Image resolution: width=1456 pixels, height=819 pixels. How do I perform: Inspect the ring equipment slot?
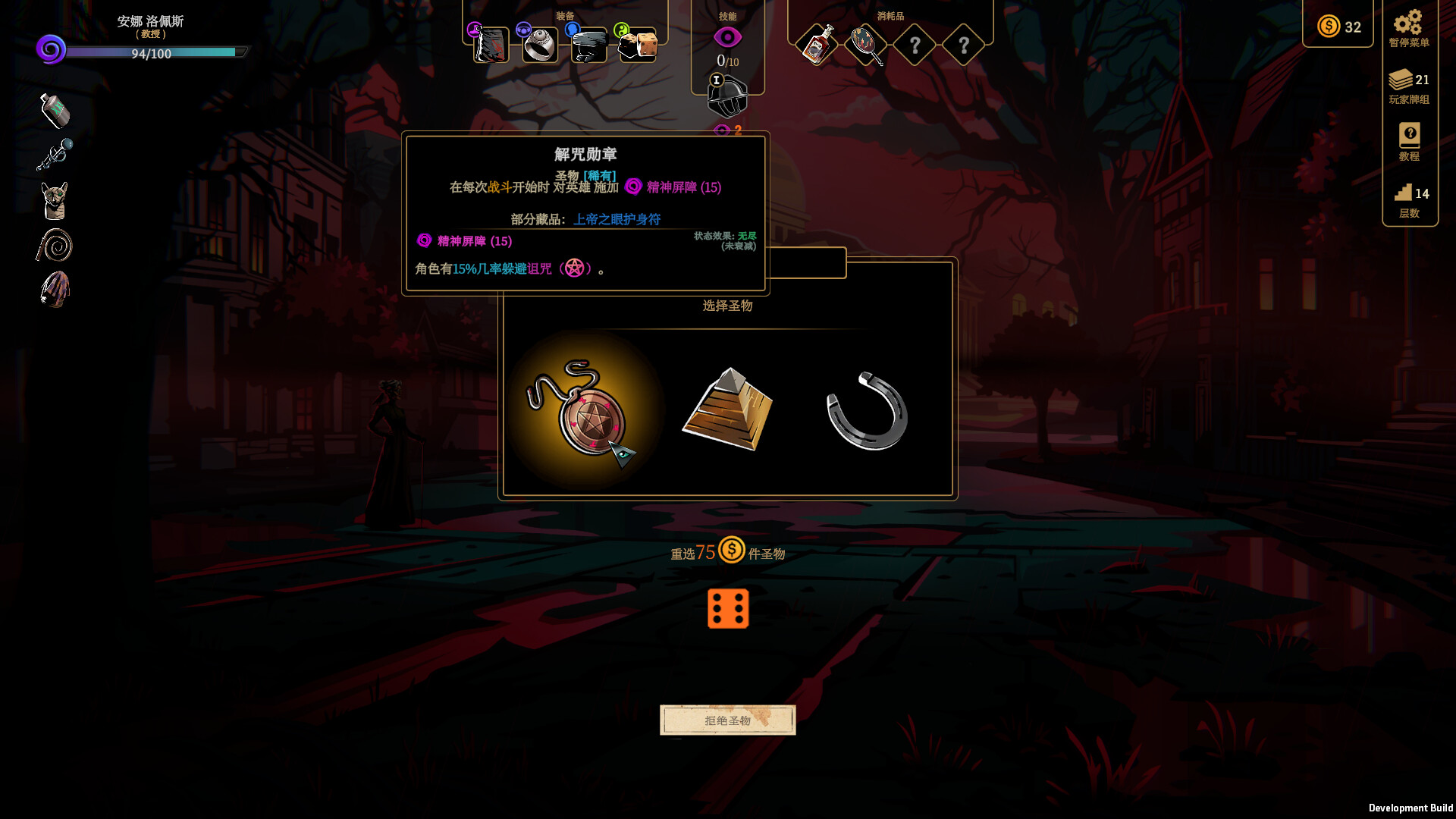coord(539,45)
